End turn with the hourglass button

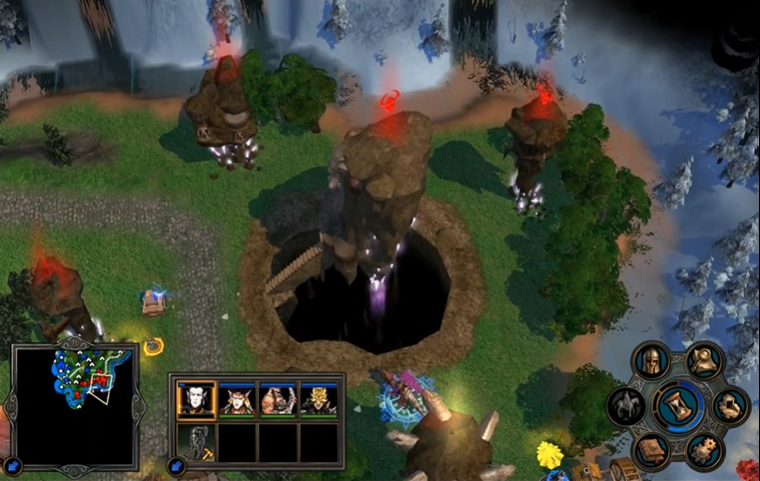point(679,405)
